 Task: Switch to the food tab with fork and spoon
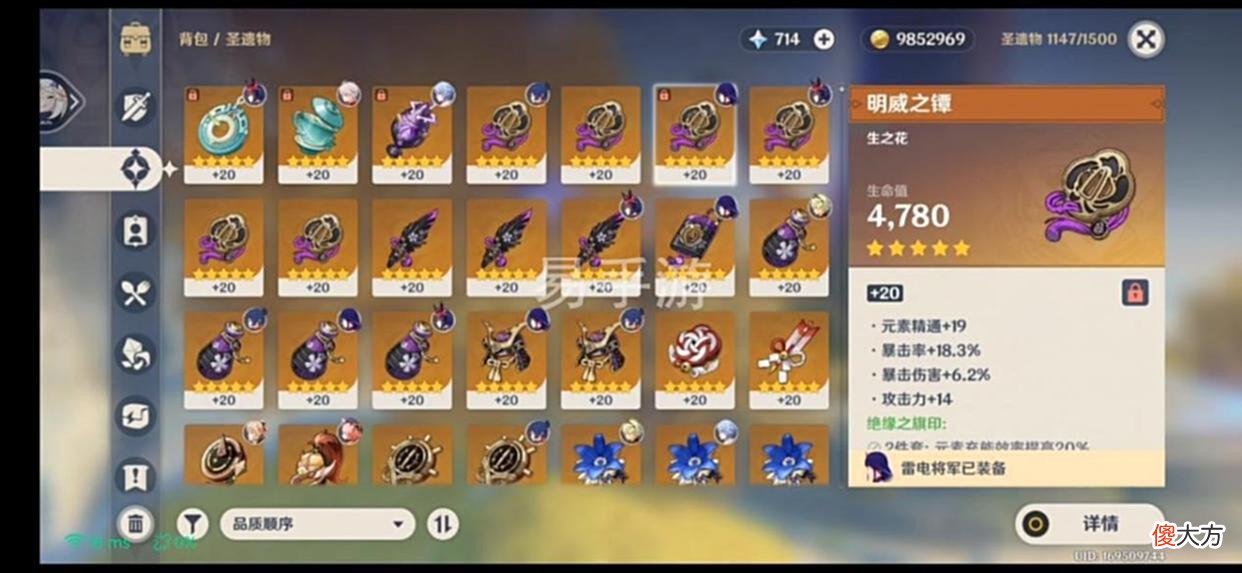pos(136,292)
